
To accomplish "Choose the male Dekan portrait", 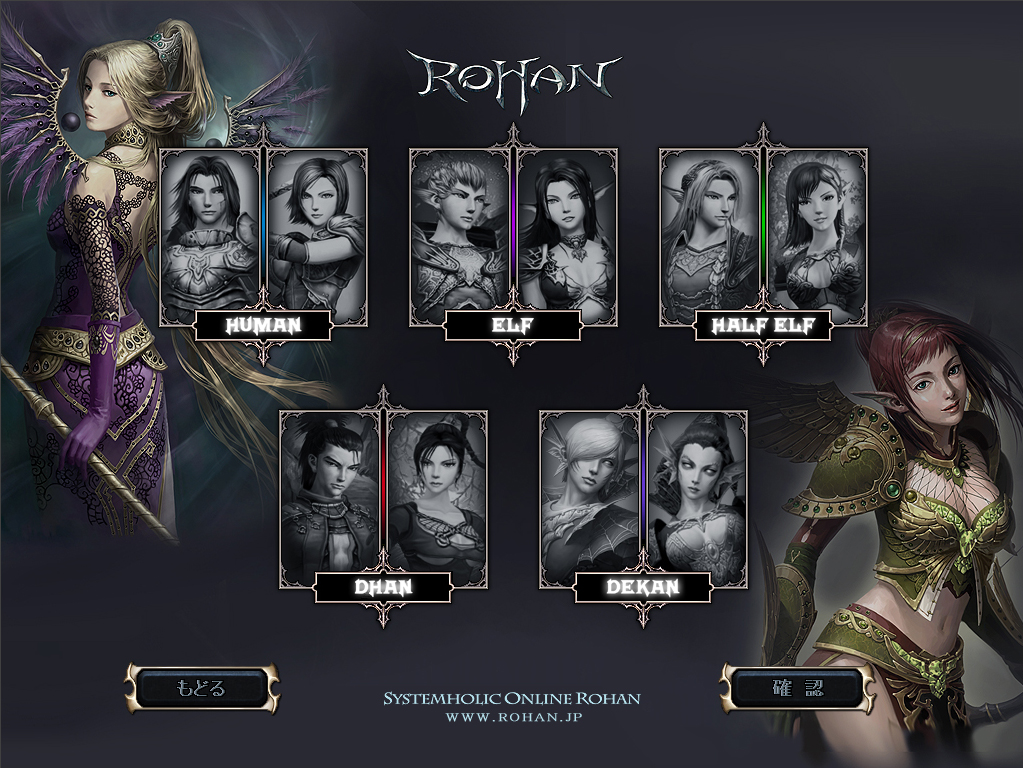I will [591, 492].
